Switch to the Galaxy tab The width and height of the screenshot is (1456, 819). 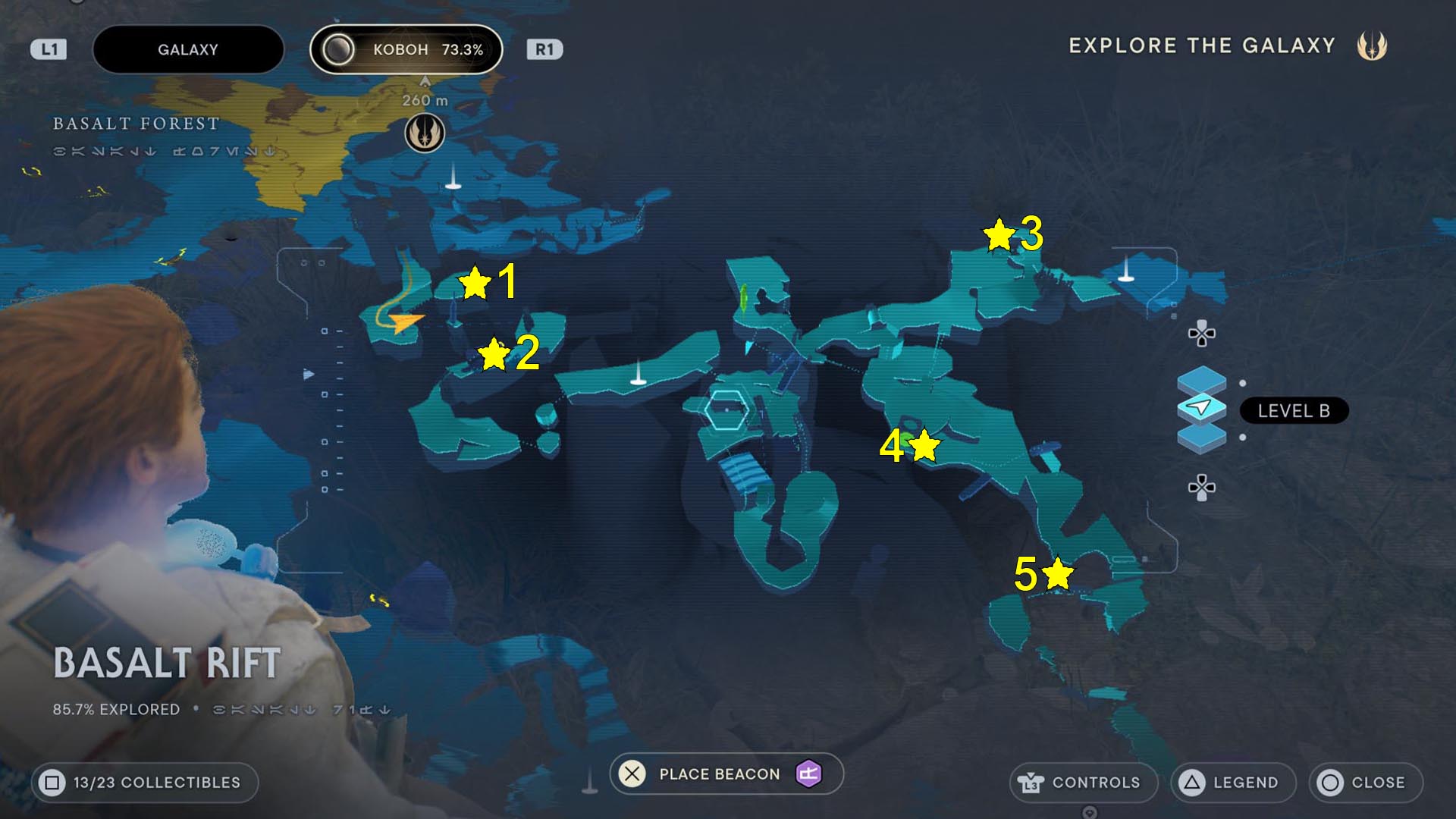[188, 50]
